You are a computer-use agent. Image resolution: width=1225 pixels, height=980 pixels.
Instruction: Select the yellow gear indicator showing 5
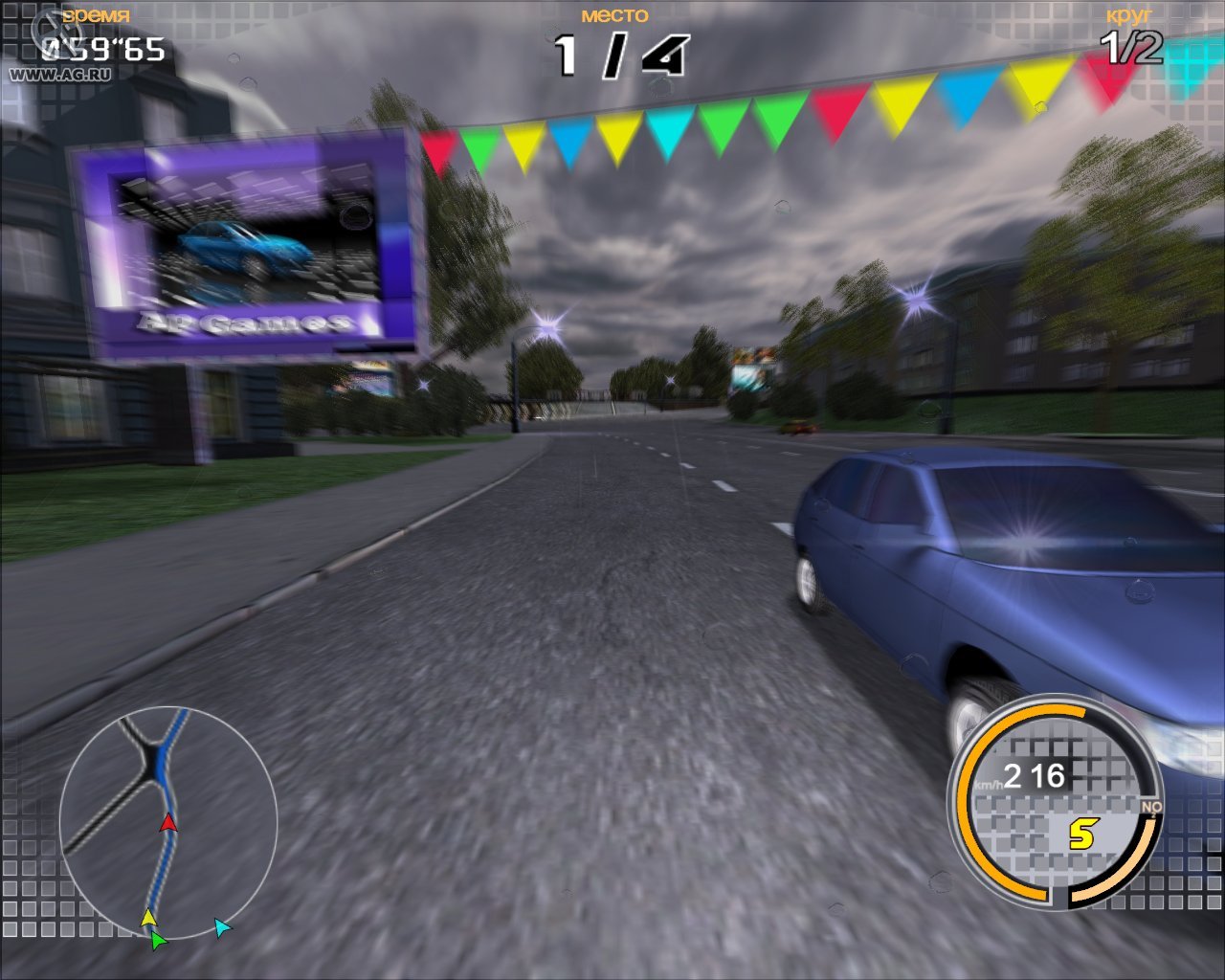tap(1084, 833)
